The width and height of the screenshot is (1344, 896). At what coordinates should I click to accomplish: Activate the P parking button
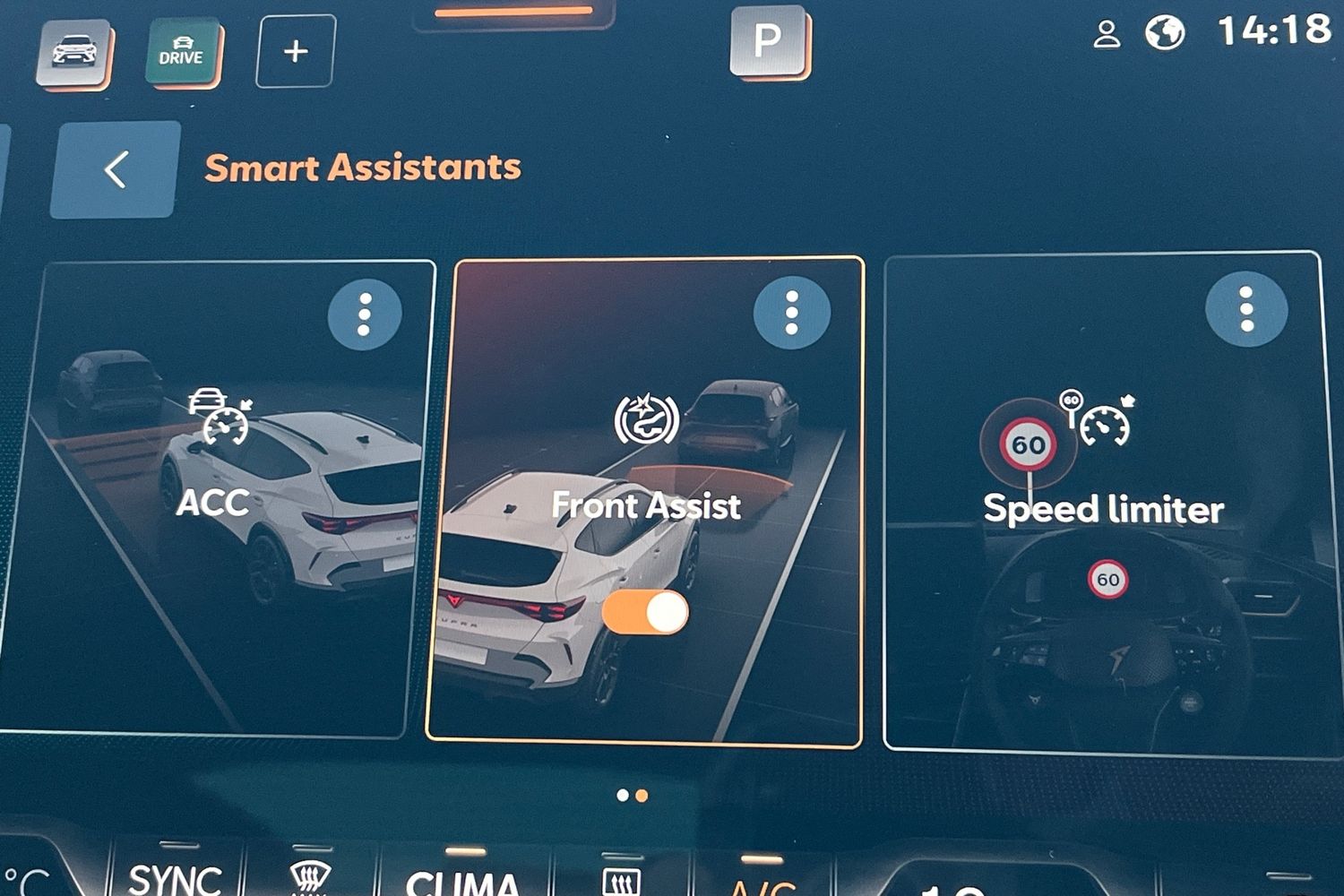pyautogui.click(x=768, y=40)
